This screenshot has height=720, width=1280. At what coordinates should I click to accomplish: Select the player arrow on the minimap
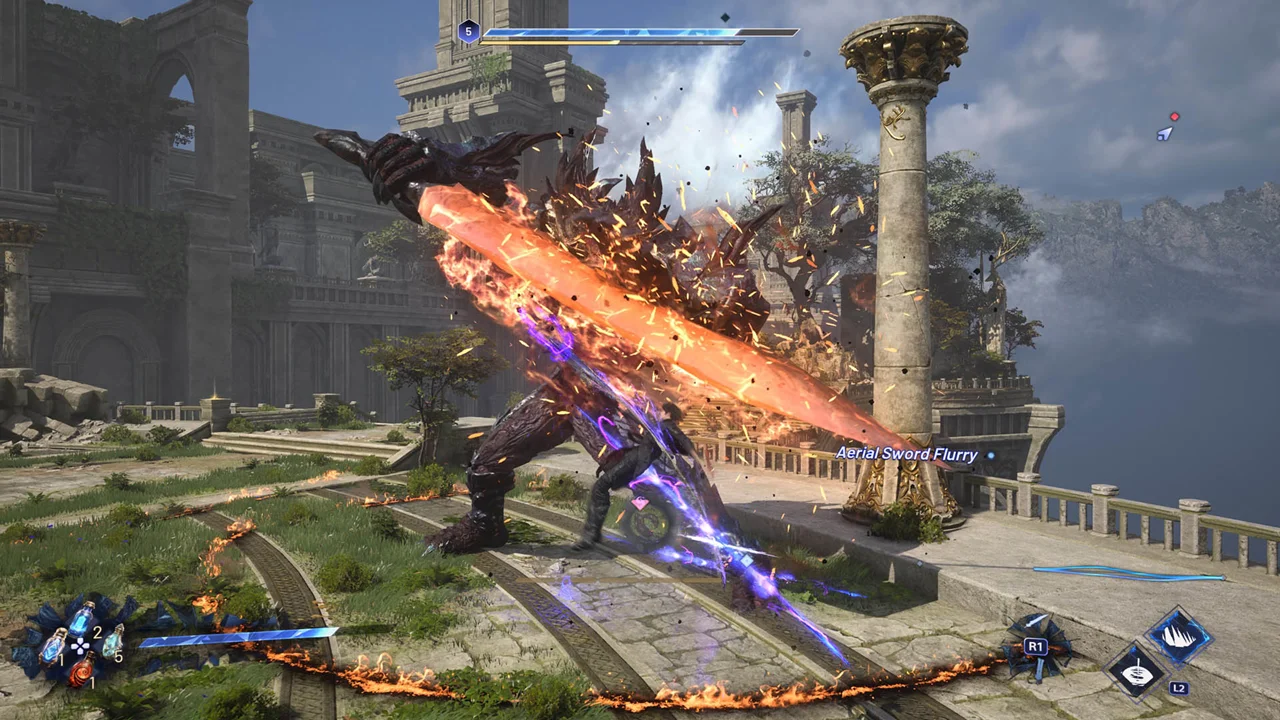[x=1164, y=134]
